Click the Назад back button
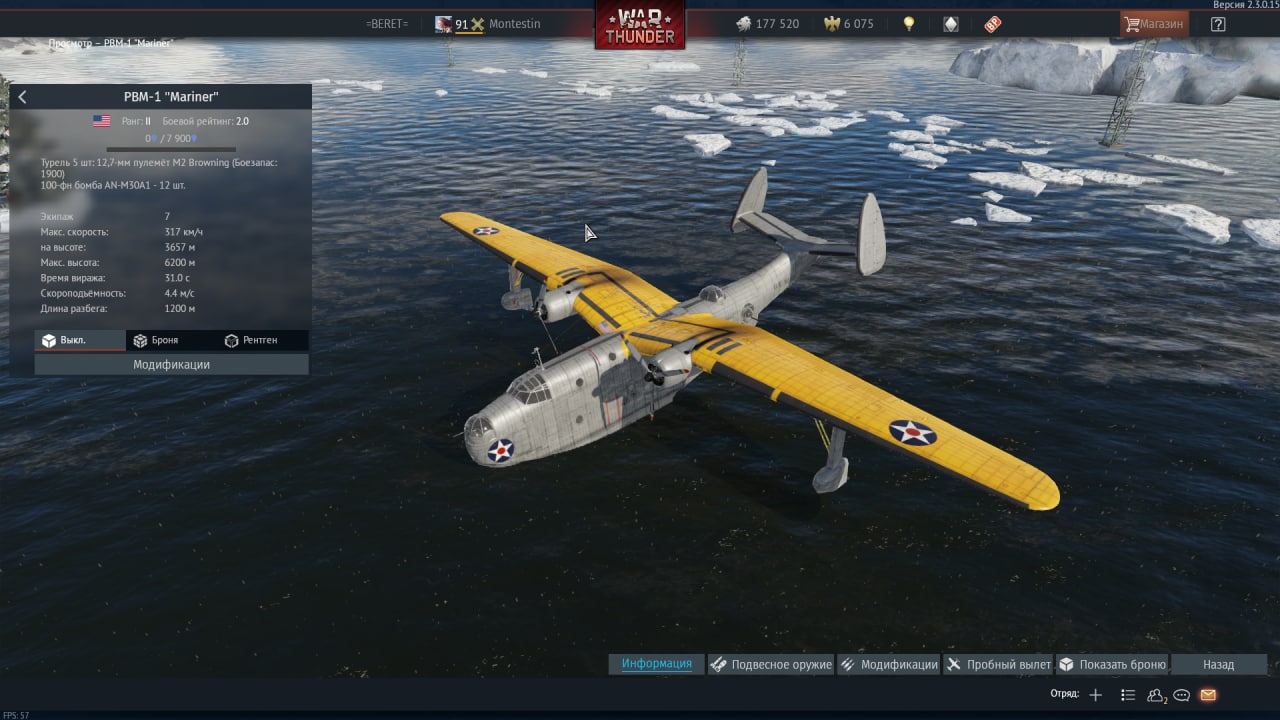This screenshot has width=1280, height=720. click(x=1218, y=664)
